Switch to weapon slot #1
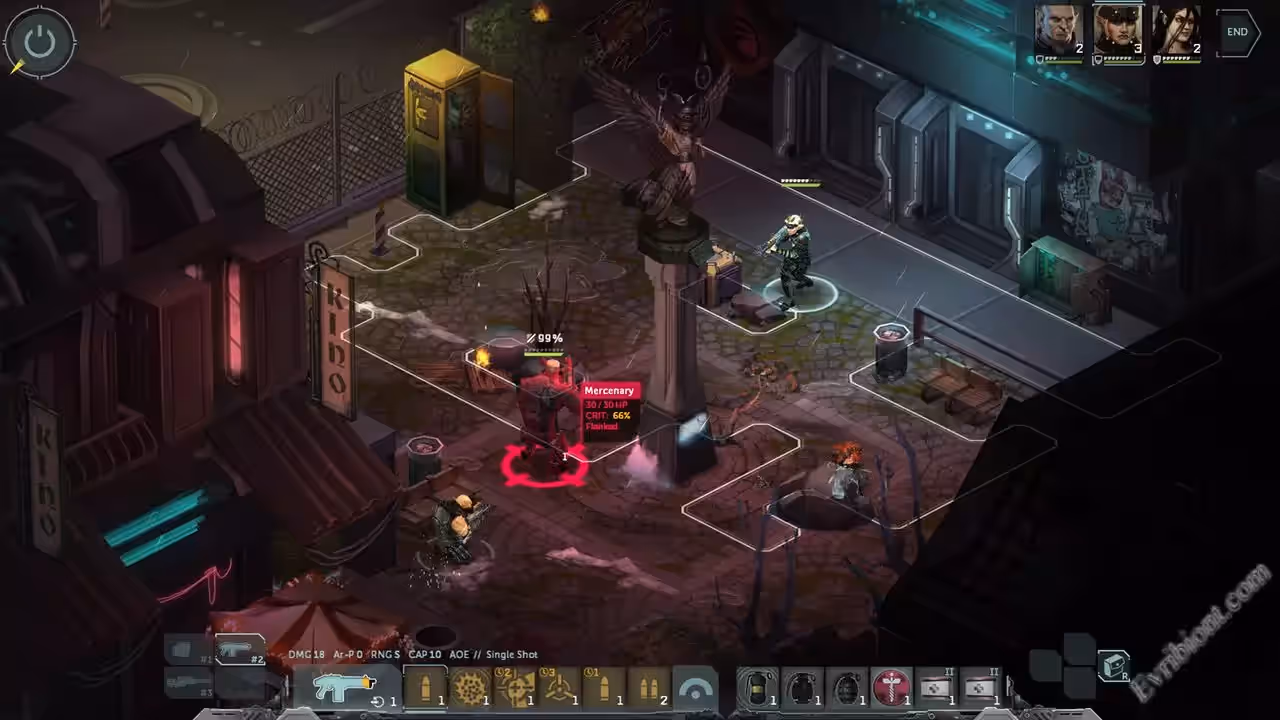1280x720 pixels. [187, 652]
